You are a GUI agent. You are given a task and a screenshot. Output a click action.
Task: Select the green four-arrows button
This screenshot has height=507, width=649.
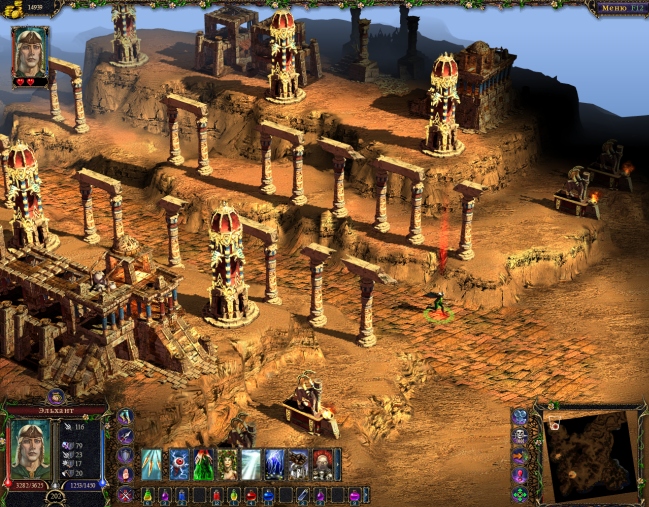coord(520,494)
